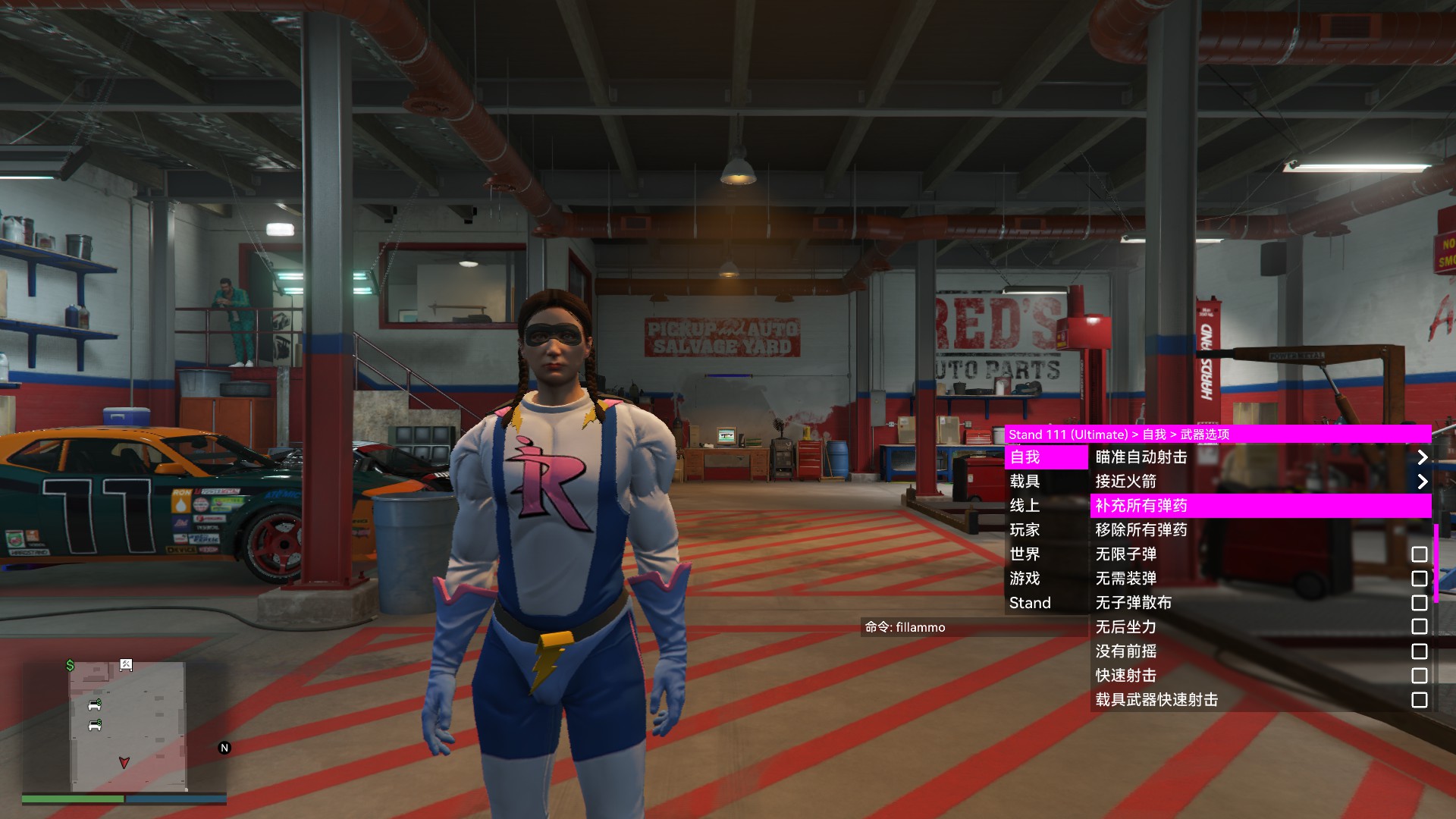This screenshot has width=1456, height=819.
Task: Enable the 没有前摇 checkbox
Action: point(1419,651)
